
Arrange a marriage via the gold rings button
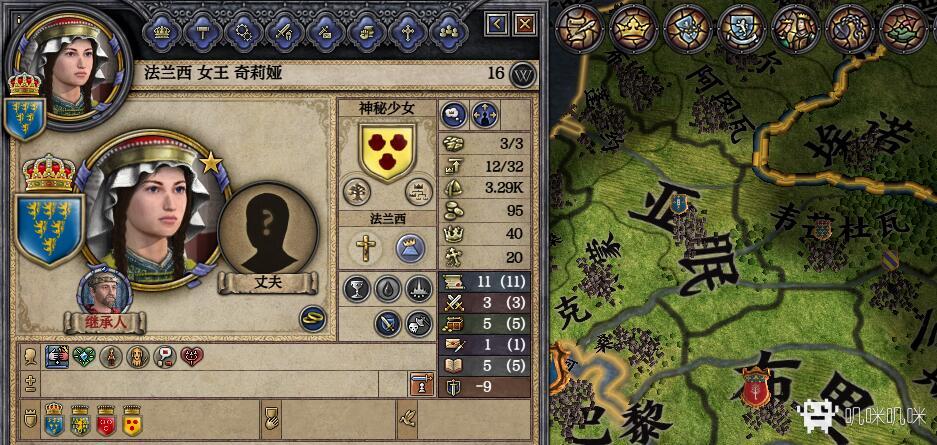[x=313, y=317]
